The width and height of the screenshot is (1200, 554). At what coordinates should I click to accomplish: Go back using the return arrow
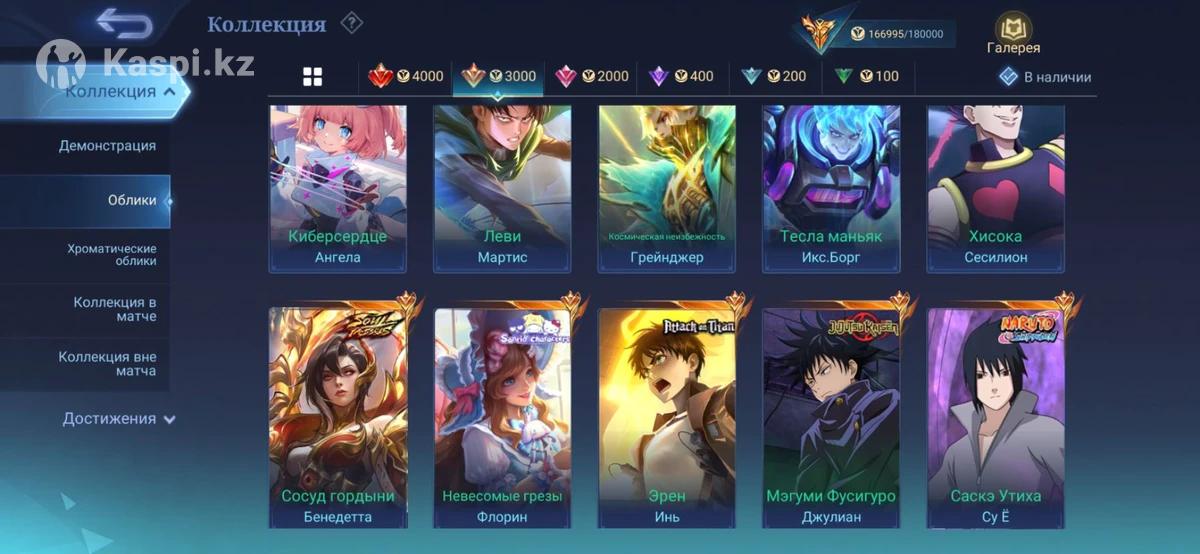coord(124,24)
